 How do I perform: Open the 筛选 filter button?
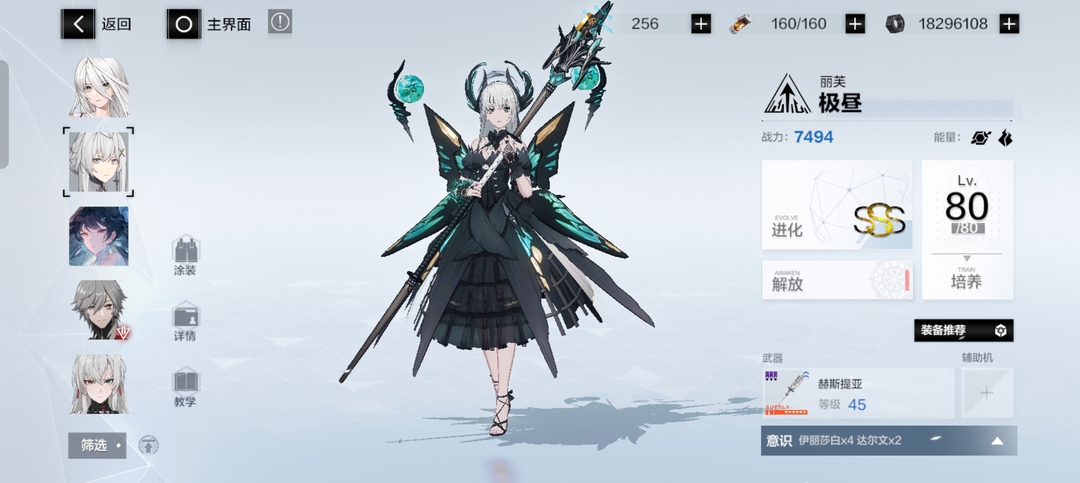coord(97,445)
